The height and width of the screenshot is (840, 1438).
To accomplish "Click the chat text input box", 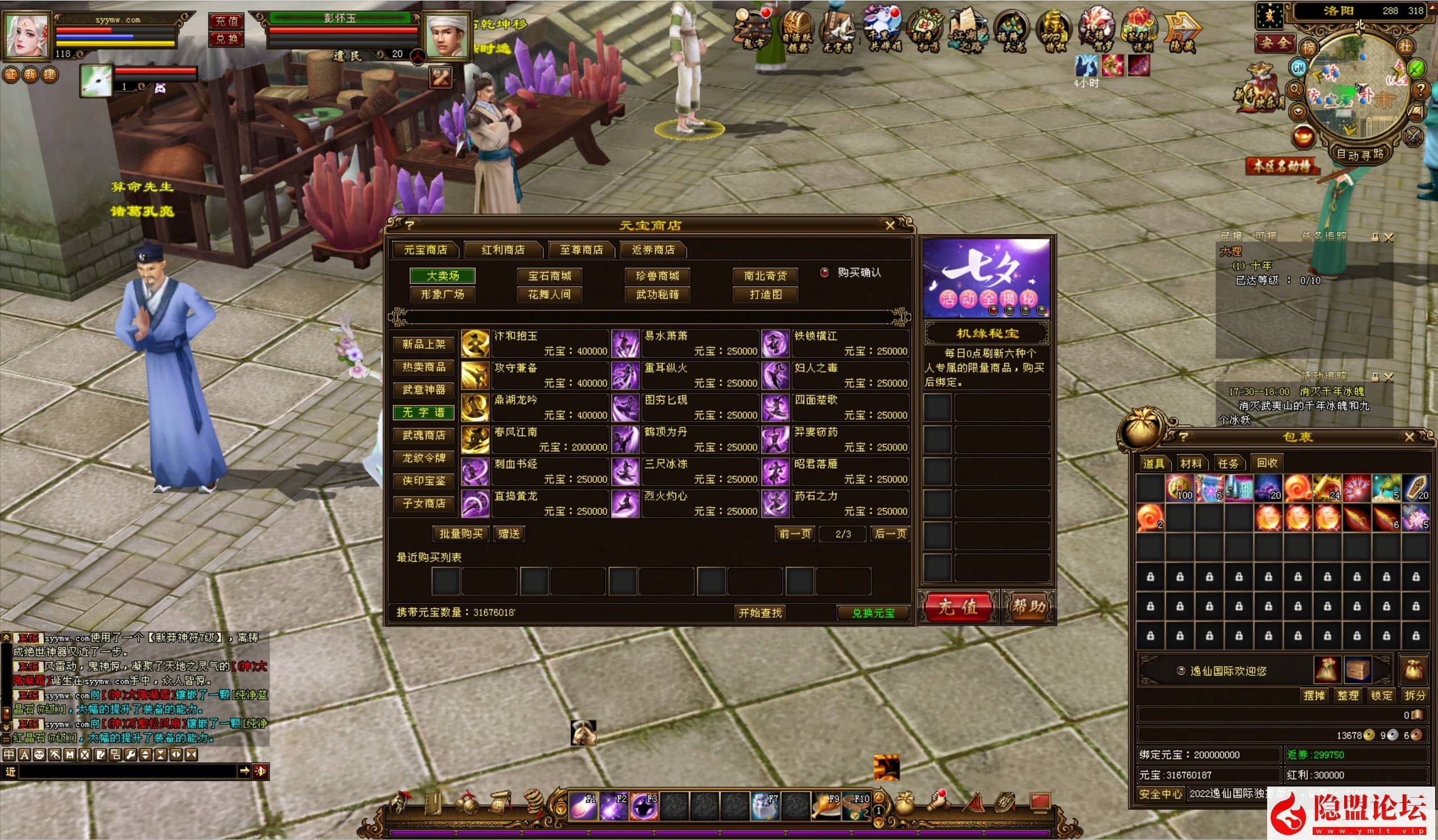I will (x=128, y=771).
